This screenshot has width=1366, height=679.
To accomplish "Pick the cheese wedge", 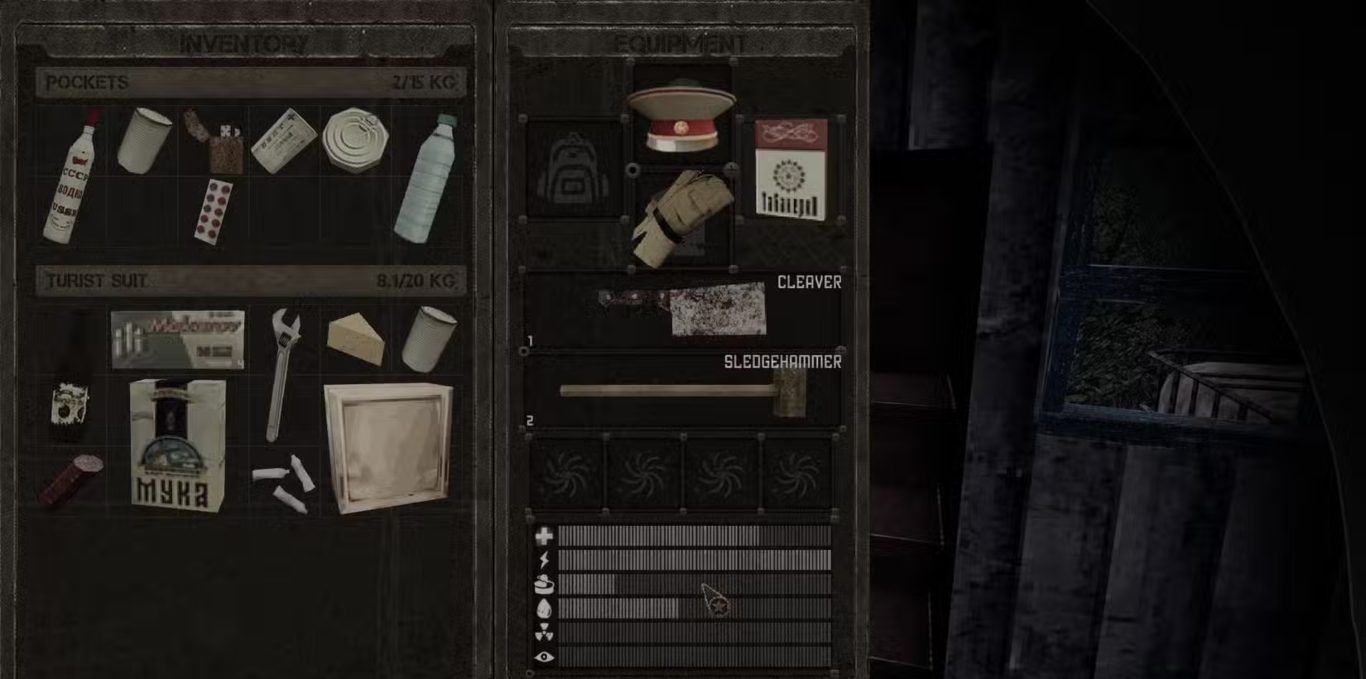I will coord(356,338).
